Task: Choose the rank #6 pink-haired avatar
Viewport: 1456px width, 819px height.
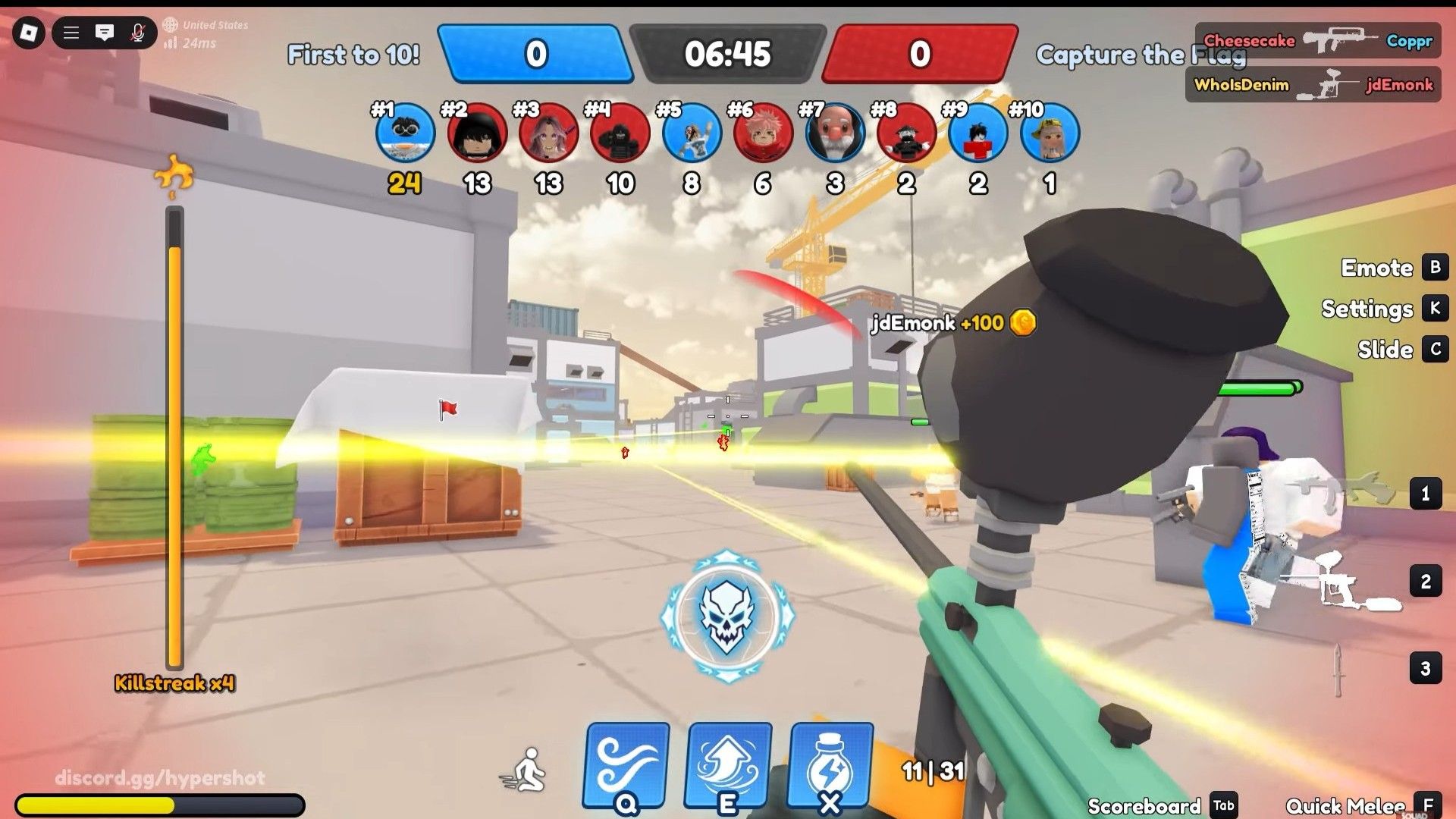Action: coord(763,133)
